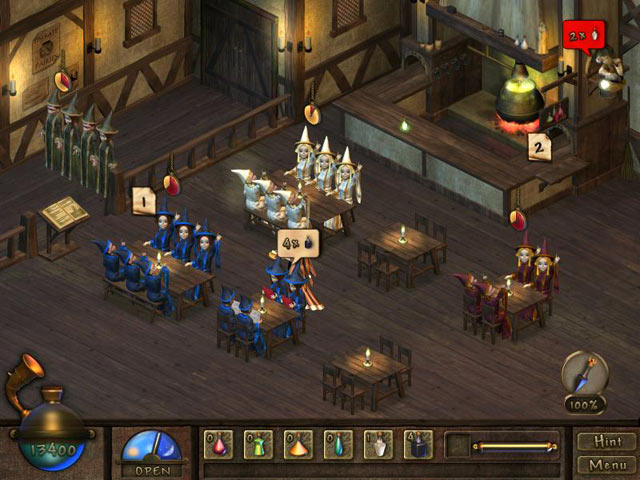Select the dark blue square potion slot
Image resolution: width=640 pixels, height=480 pixels.
(x=418, y=445)
